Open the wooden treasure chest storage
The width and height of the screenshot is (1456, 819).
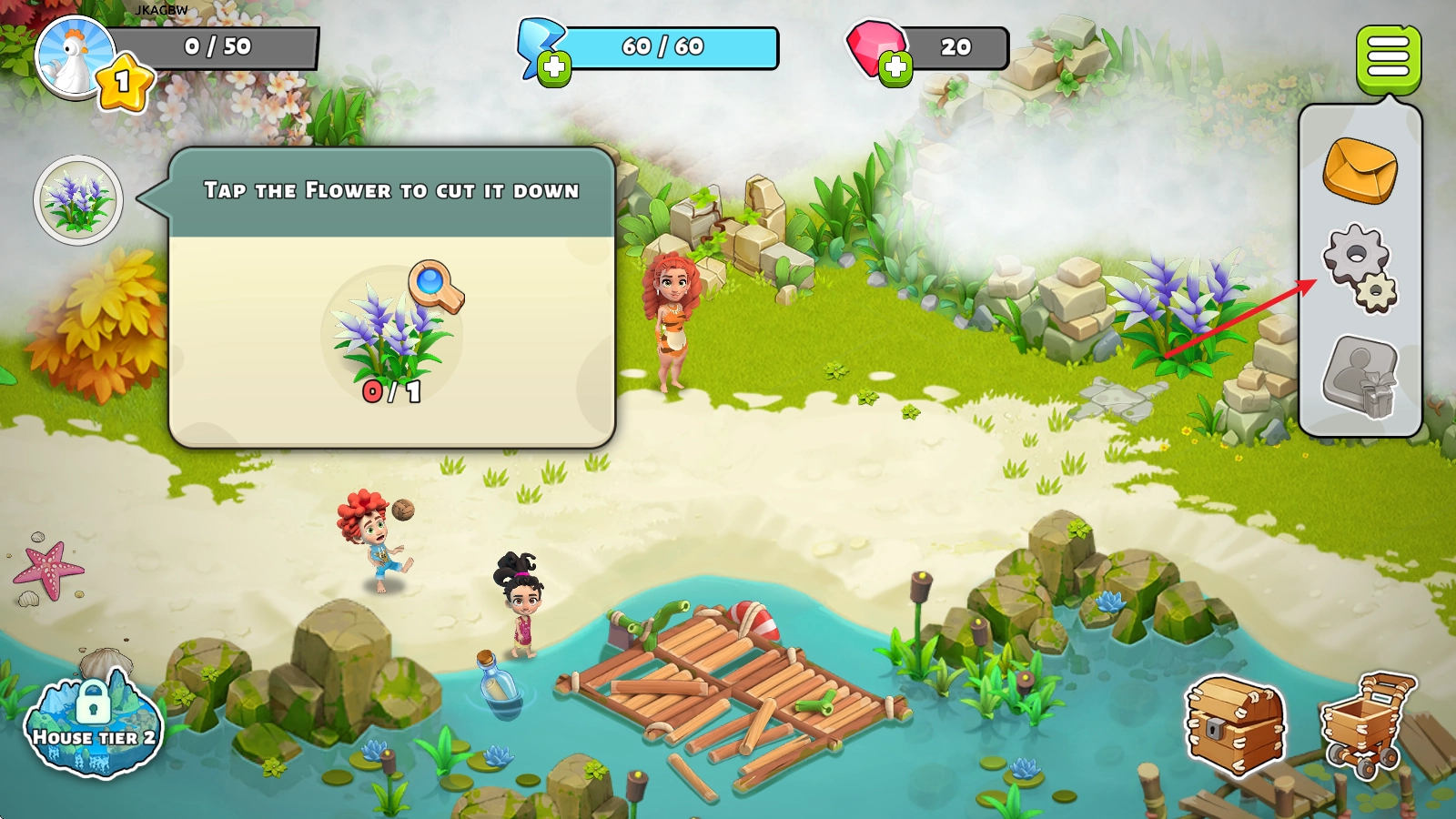pyautogui.click(x=1235, y=725)
